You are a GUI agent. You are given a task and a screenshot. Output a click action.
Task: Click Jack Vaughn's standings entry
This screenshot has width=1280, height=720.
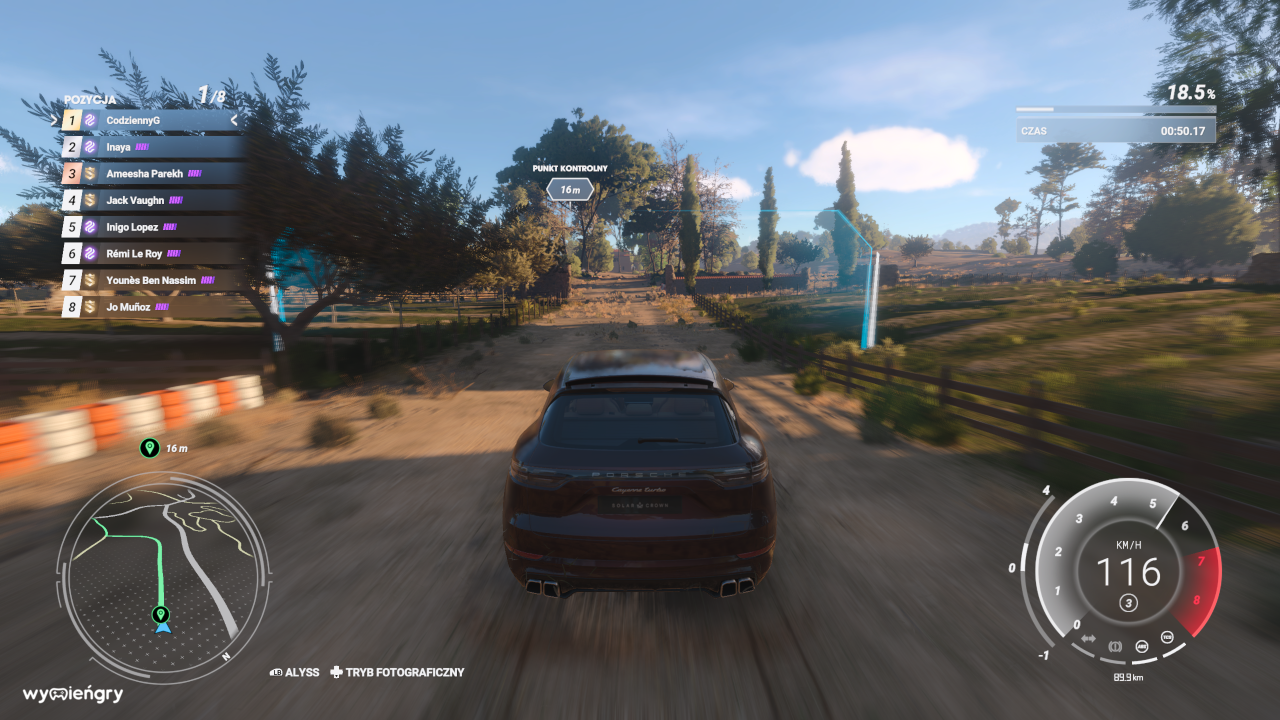150,200
